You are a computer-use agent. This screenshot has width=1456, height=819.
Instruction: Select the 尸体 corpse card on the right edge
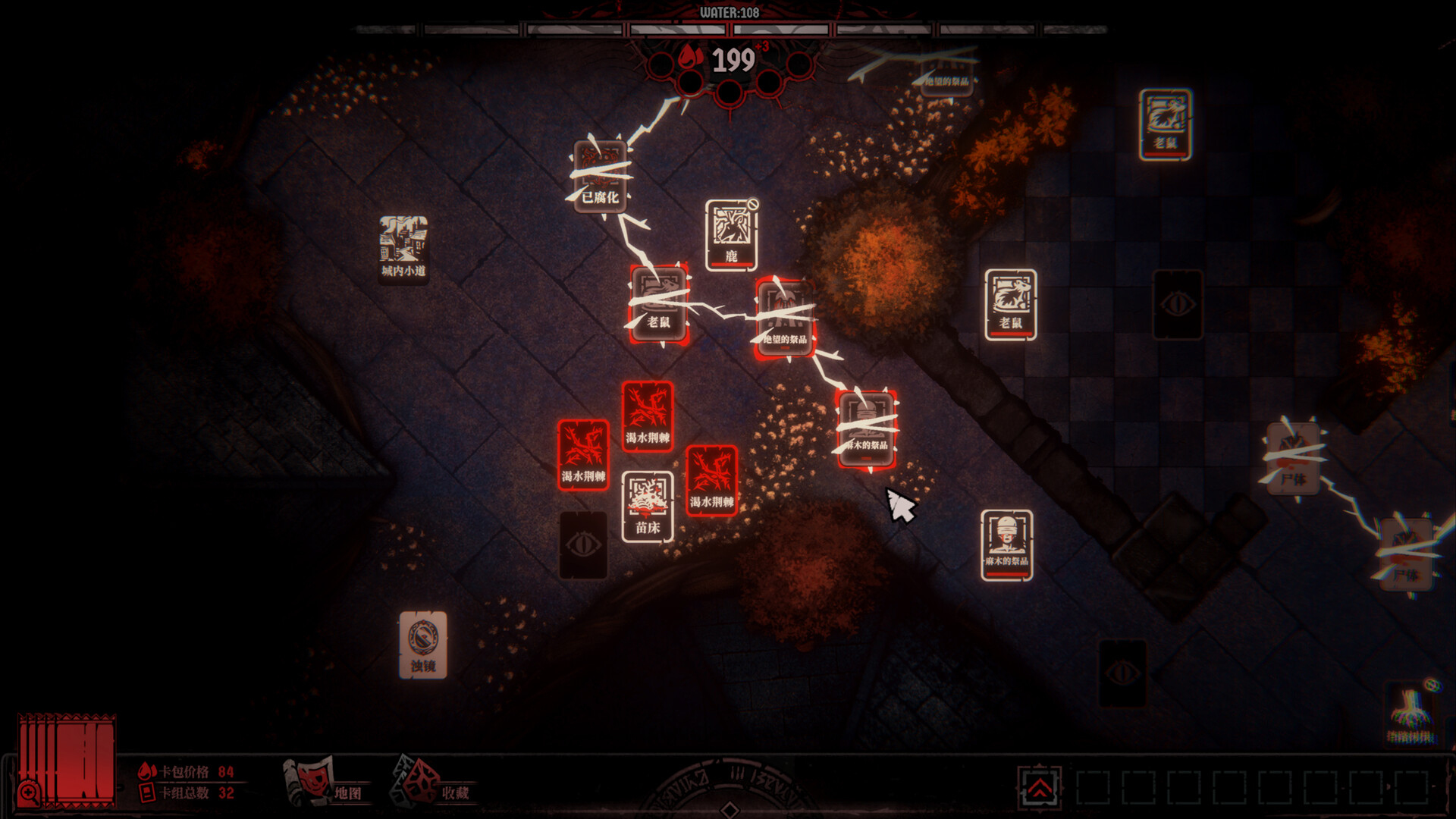1293,459
